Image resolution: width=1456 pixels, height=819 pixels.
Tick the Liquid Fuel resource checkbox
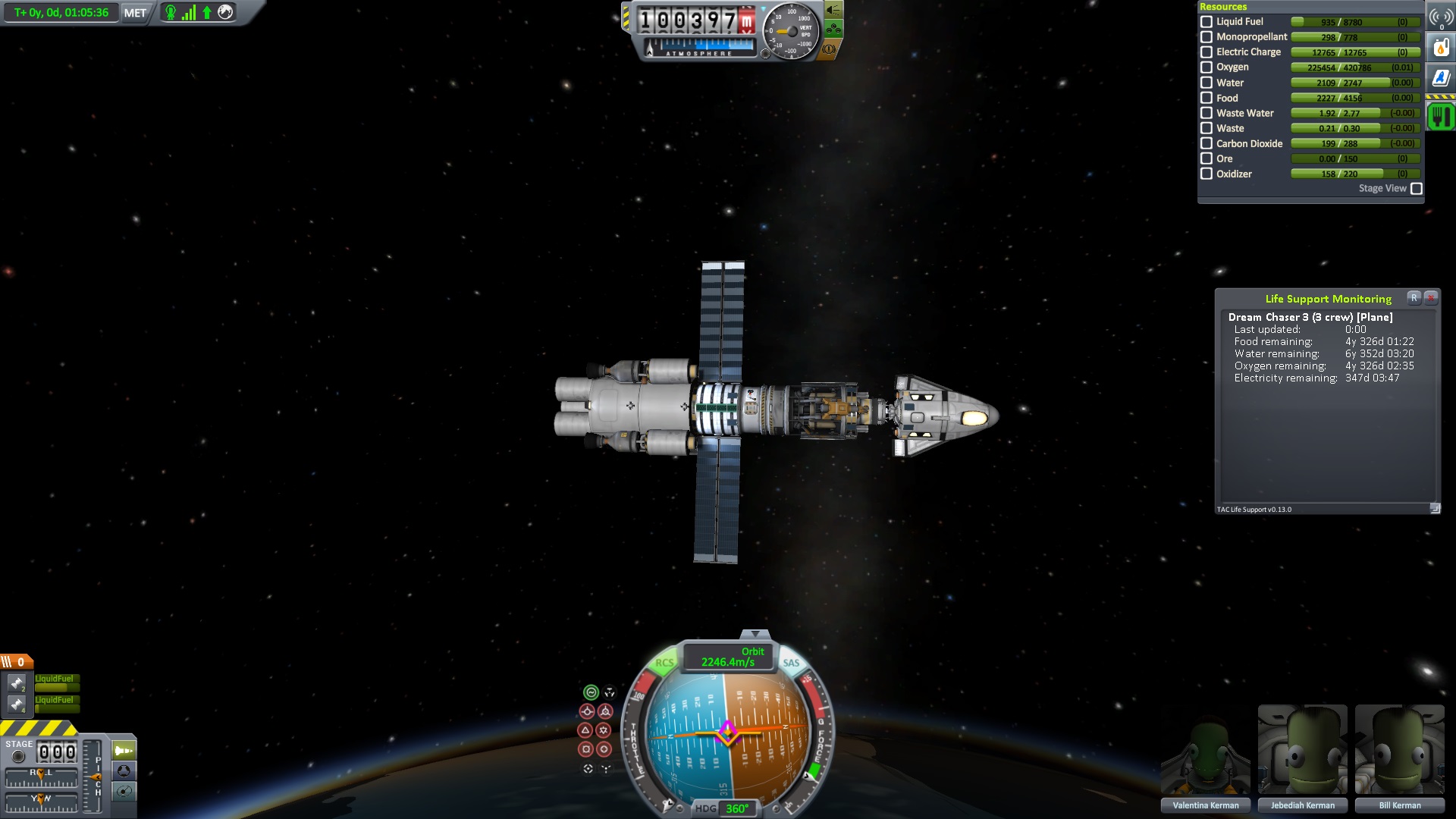1207,22
